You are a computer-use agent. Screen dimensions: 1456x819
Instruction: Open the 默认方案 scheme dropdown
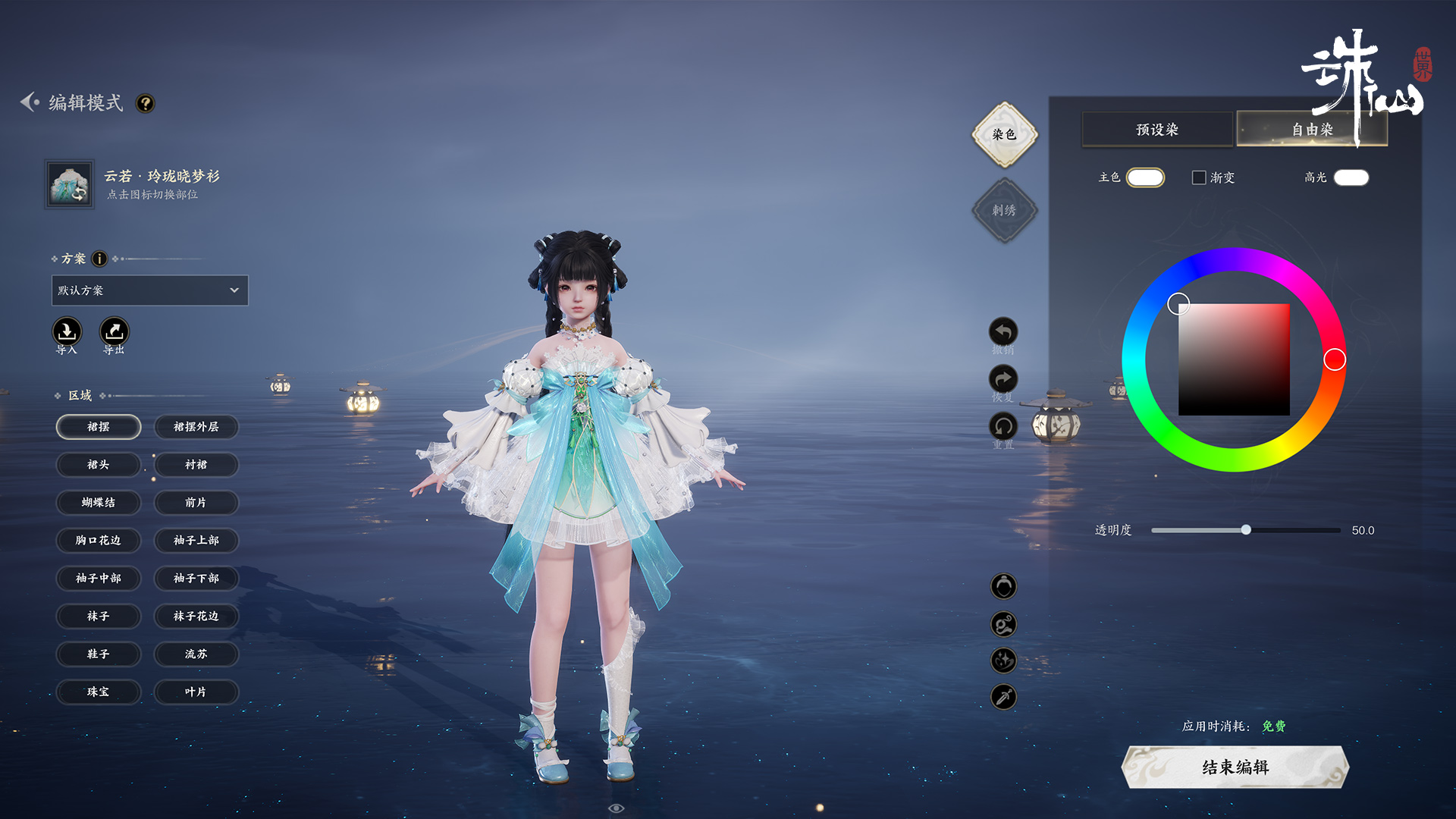pyautogui.click(x=149, y=290)
